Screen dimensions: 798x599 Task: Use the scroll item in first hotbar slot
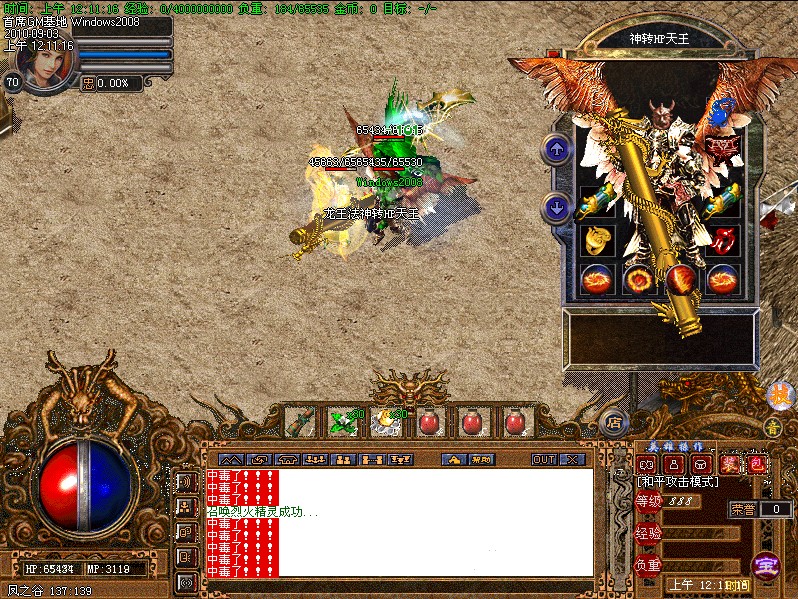tap(300, 422)
